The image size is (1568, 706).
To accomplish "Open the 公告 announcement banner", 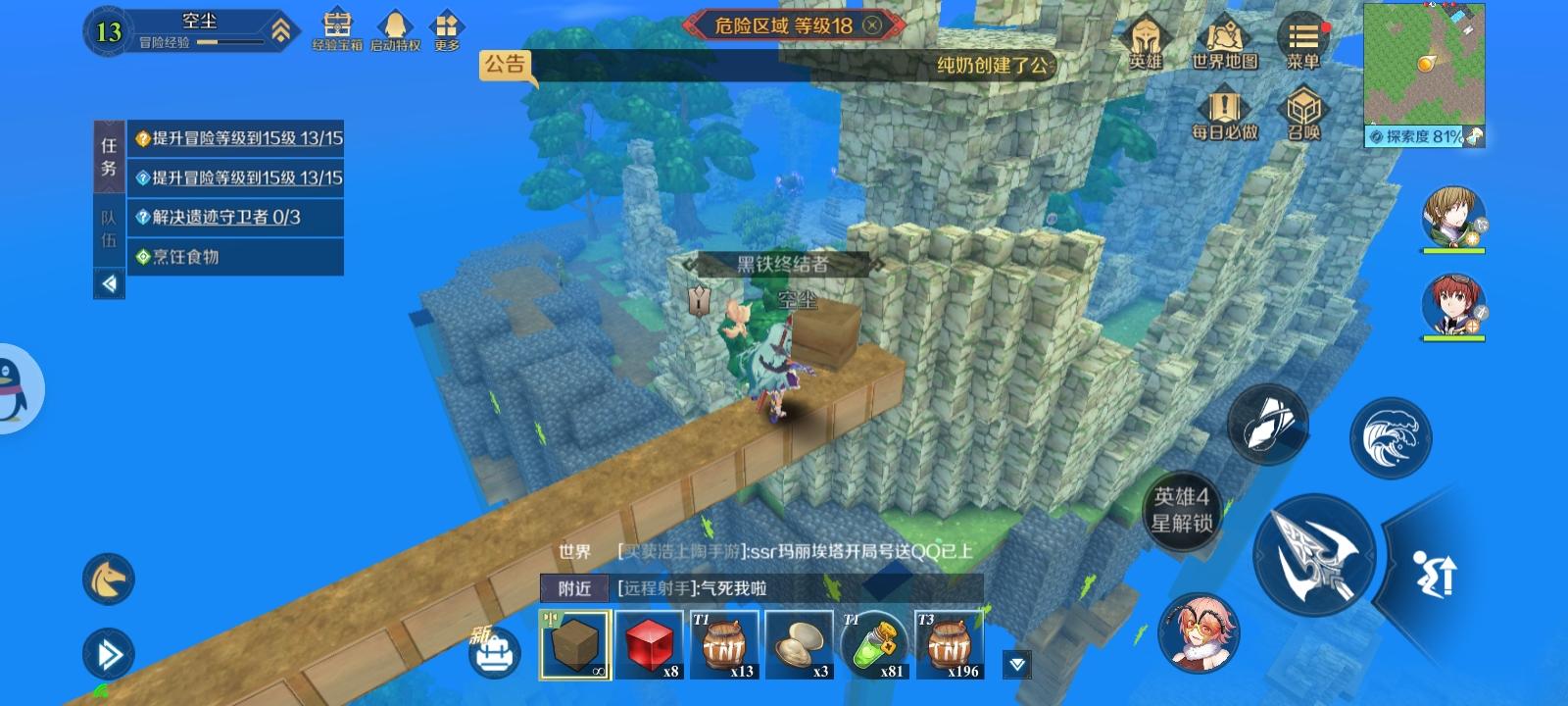I will coord(506,67).
